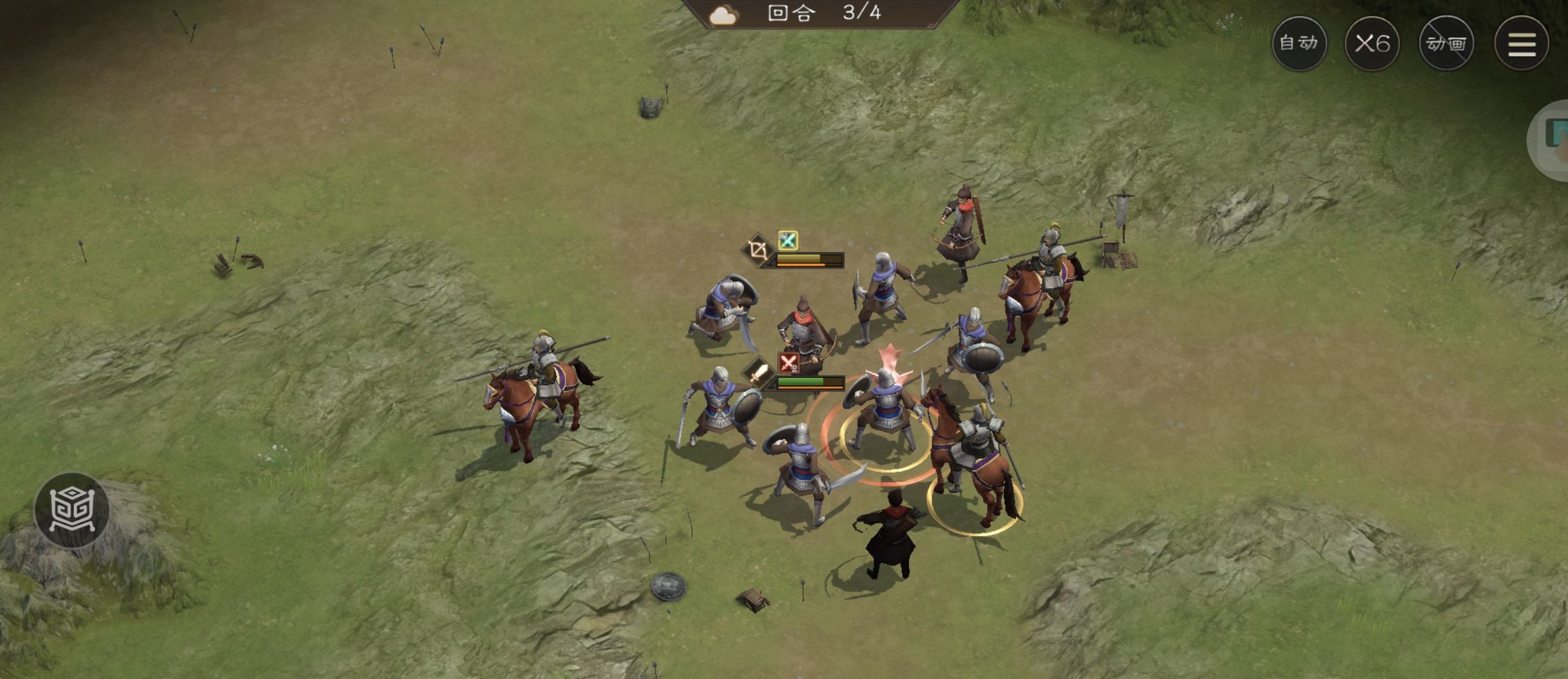
Task: Toggle the 动画 animation button
Action: click(x=1446, y=43)
